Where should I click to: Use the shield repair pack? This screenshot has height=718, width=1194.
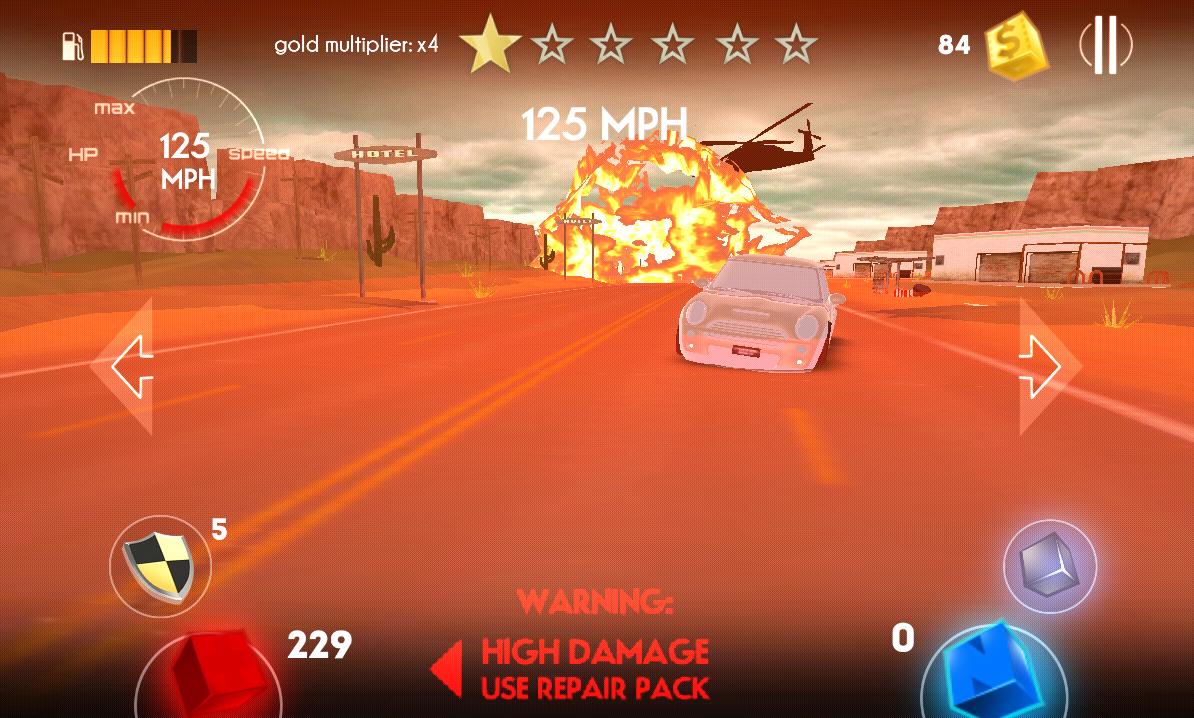click(160, 566)
